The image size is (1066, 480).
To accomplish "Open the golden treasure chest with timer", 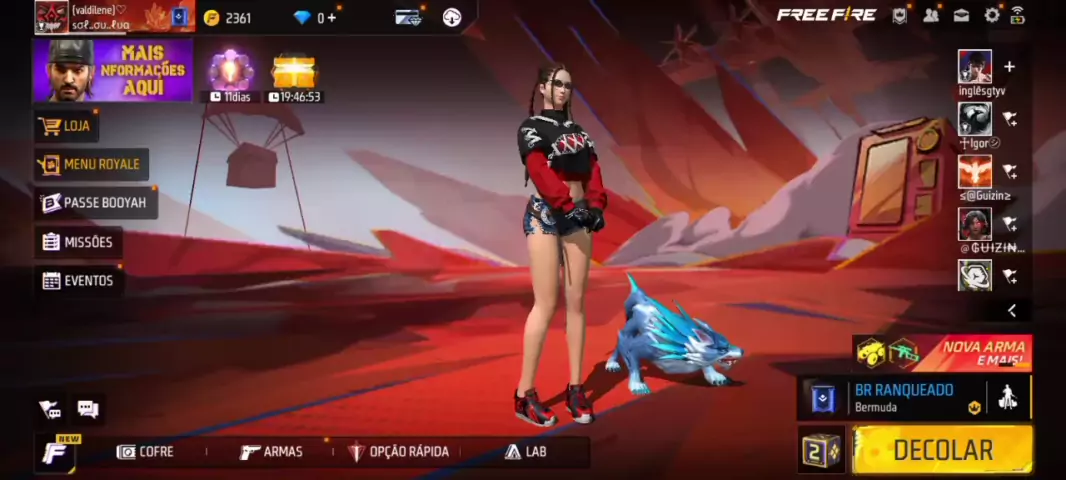I will tap(294, 72).
